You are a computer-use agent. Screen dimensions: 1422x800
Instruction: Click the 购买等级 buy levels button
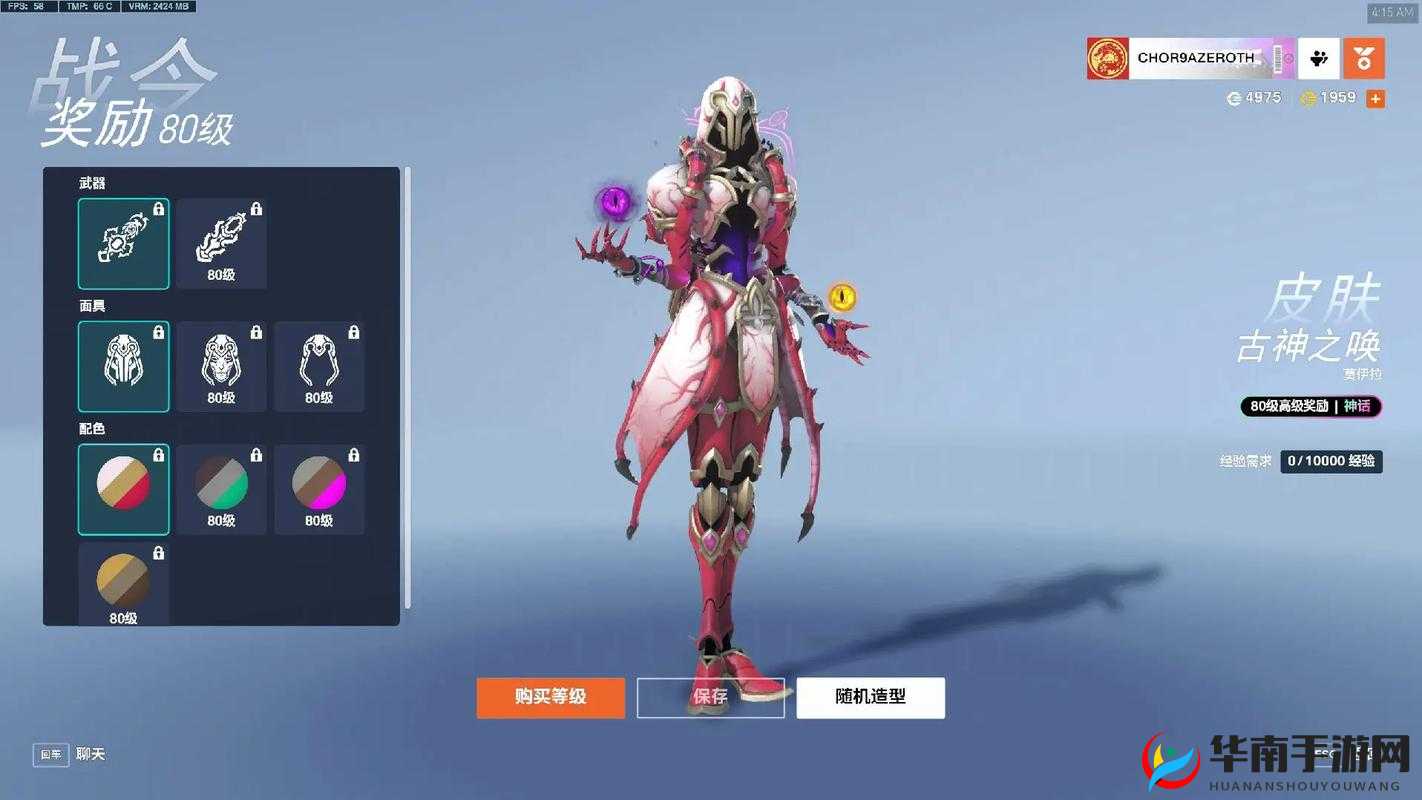pyautogui.click(x=550, y=697)
